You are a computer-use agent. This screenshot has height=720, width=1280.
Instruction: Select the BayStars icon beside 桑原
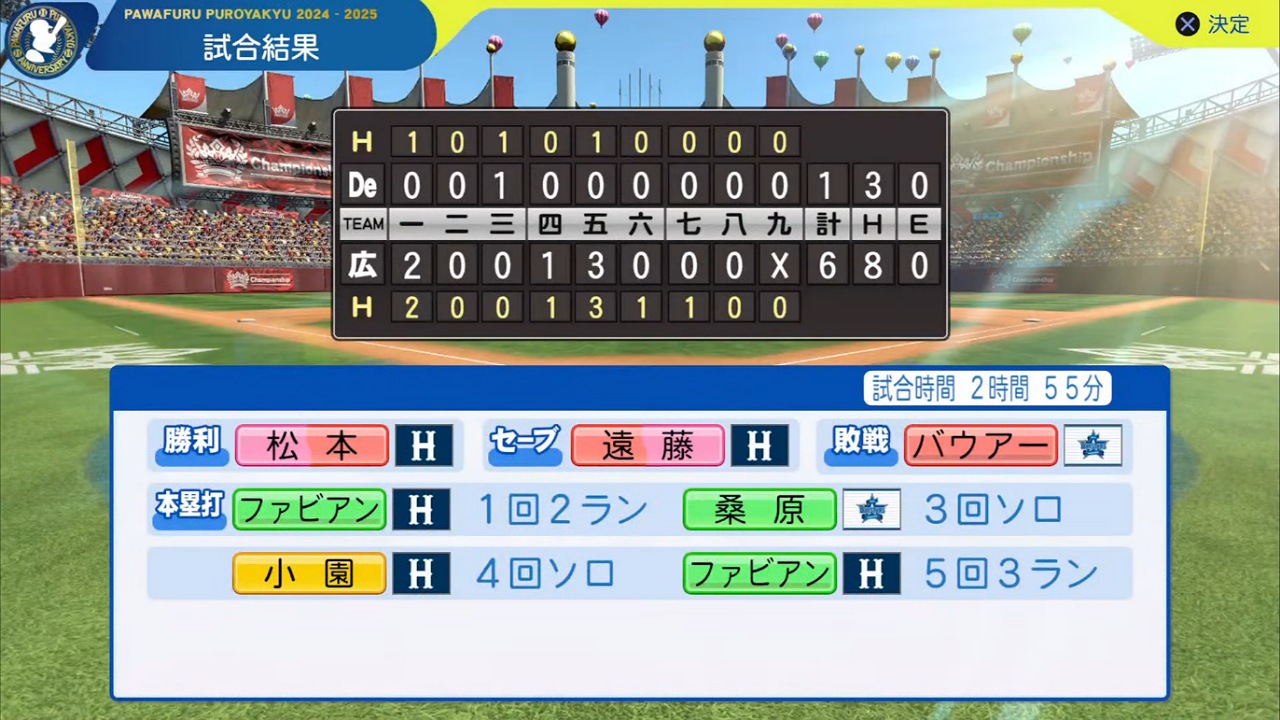click(872, 510)
